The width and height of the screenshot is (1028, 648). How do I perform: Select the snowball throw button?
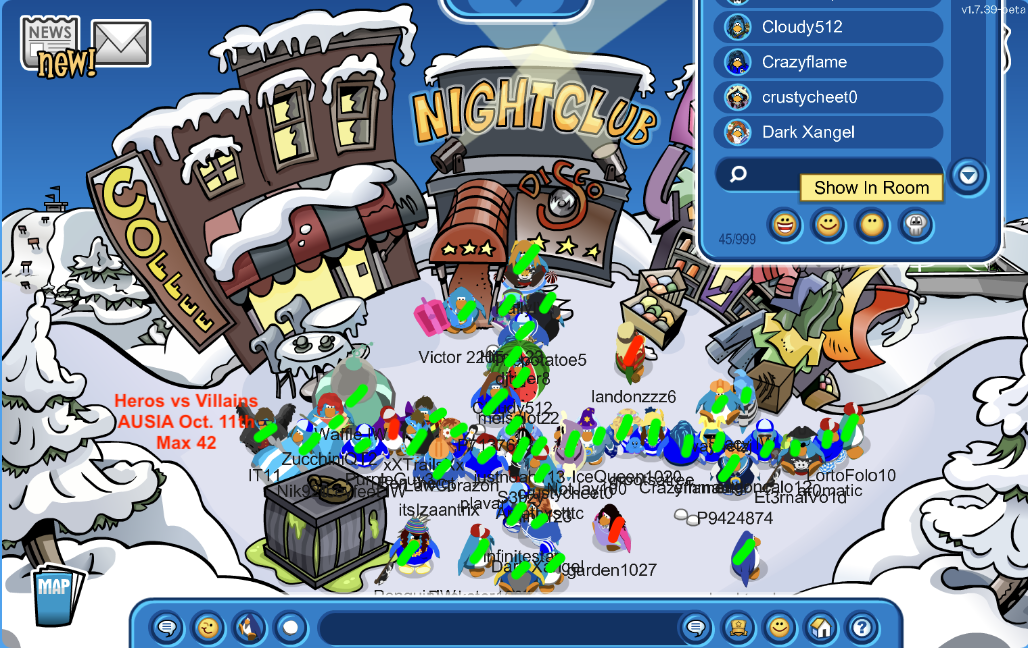tap(290, 628)
